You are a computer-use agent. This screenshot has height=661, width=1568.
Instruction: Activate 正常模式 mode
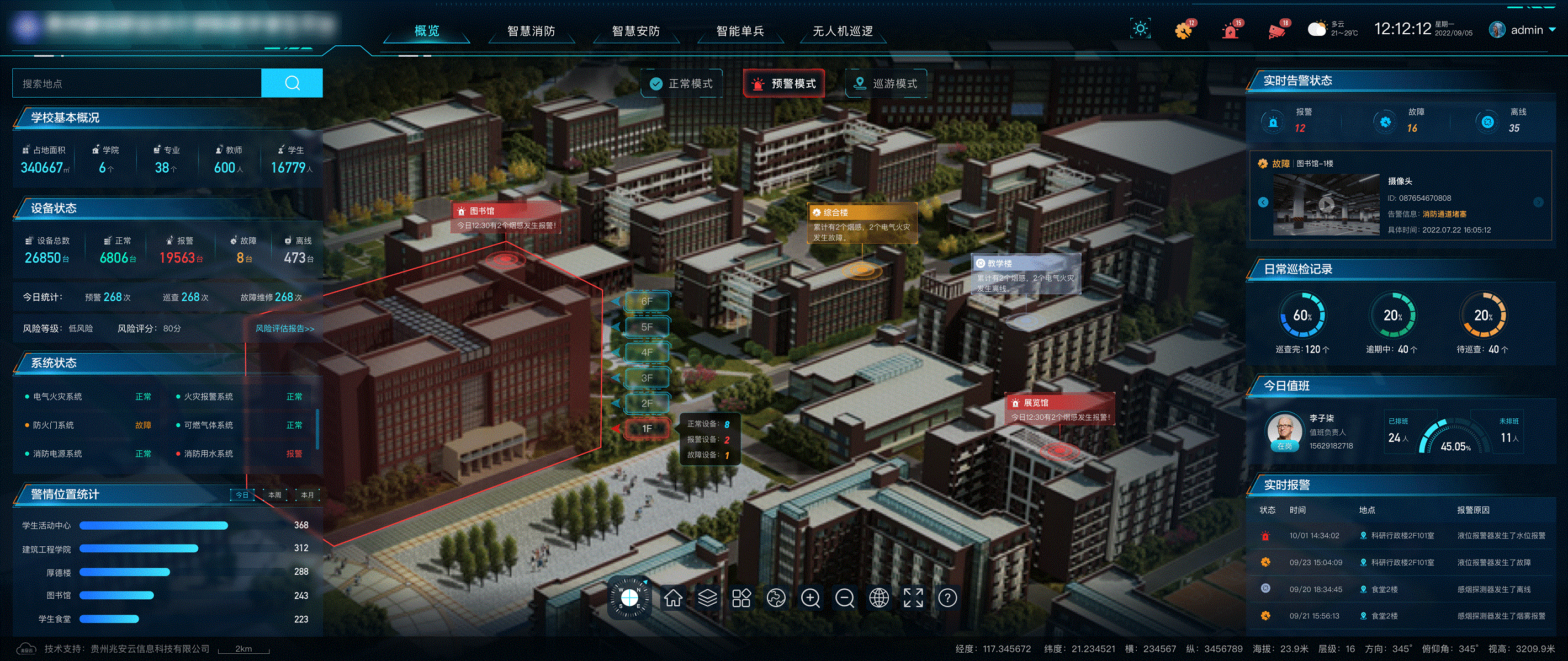[682, 84]
